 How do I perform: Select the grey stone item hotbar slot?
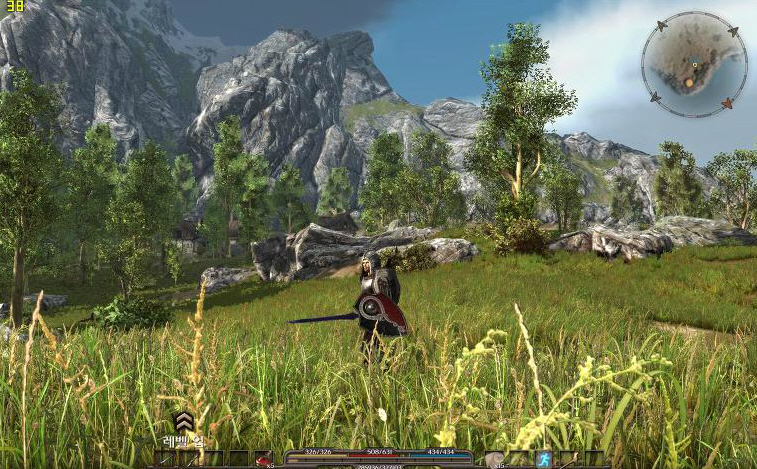click(x=494, y=459)
